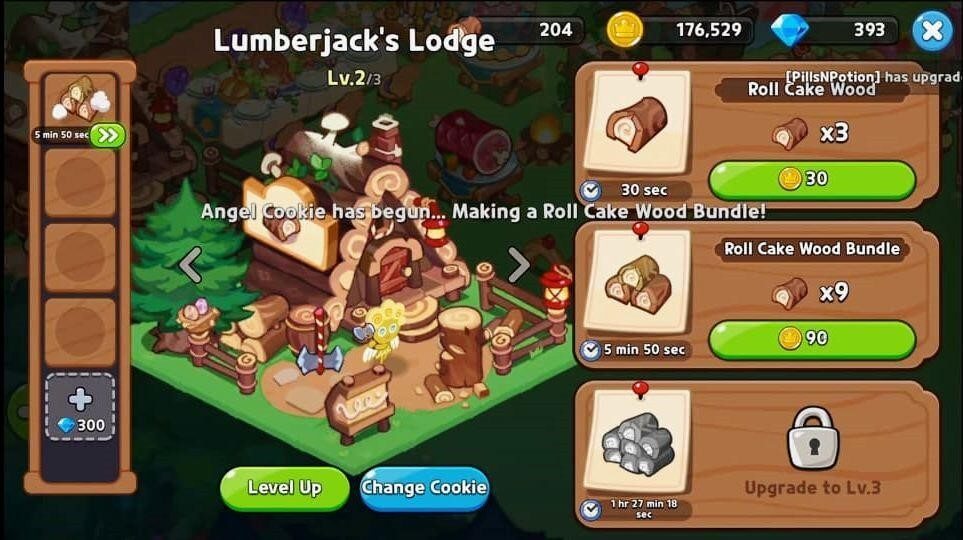
Task: Close the Lumberjack's Lodge screen
Action: click(932, 31)
